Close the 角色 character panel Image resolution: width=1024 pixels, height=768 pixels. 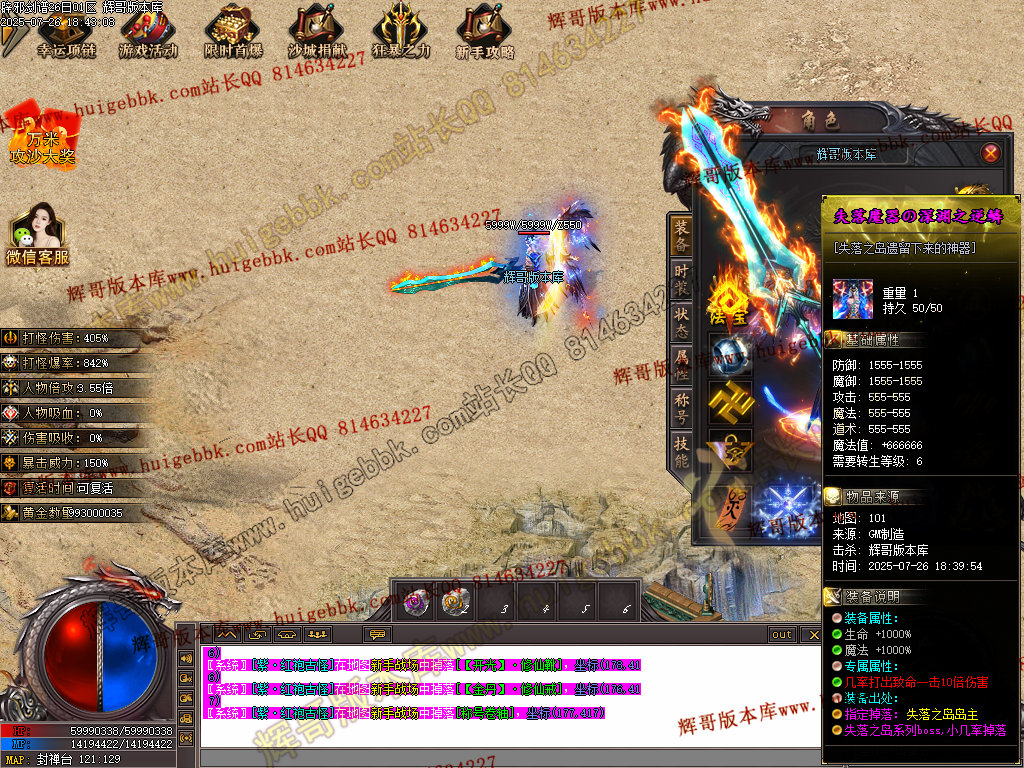(x=990, y=153)
